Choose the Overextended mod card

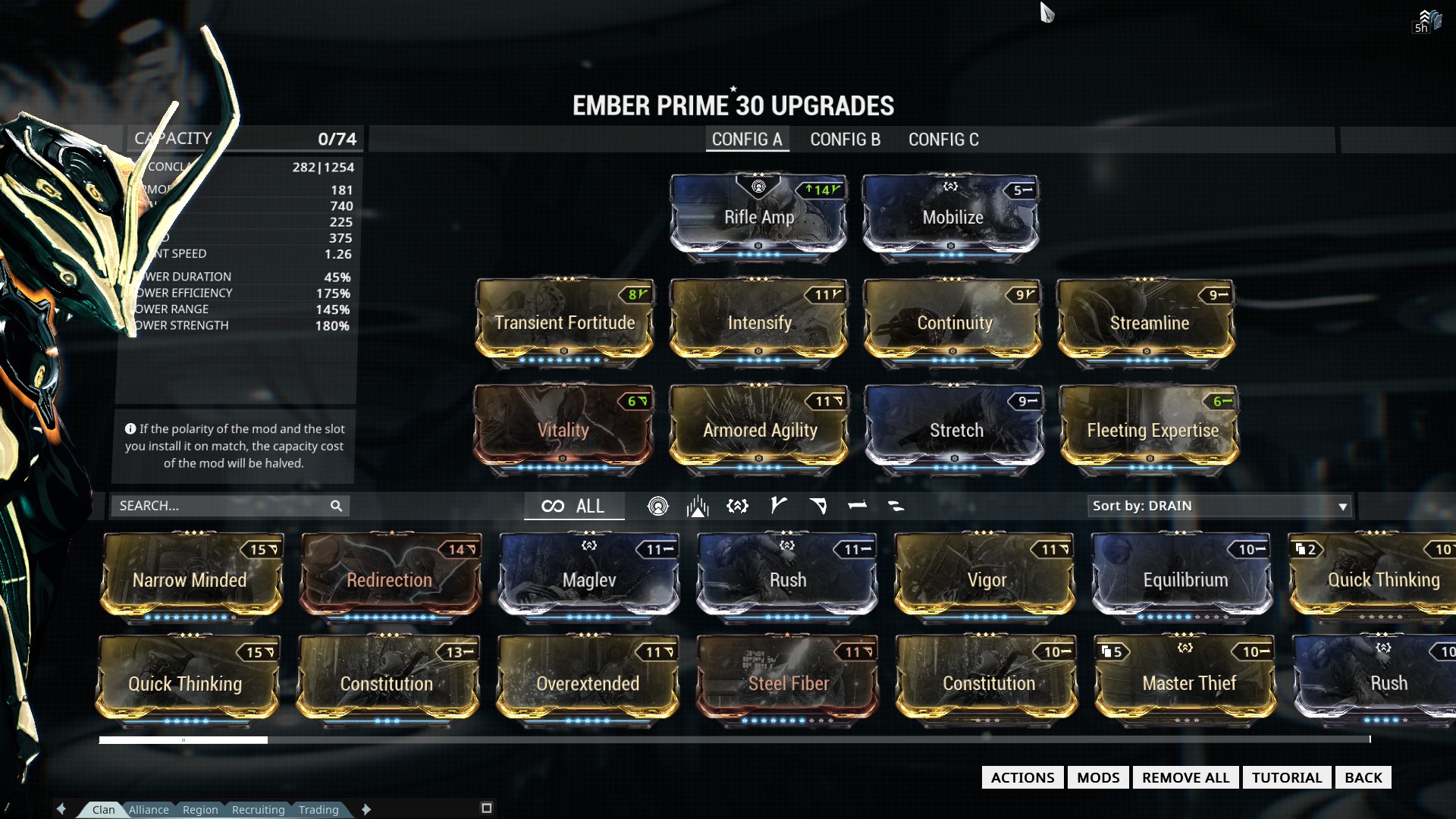pos(588,683)
